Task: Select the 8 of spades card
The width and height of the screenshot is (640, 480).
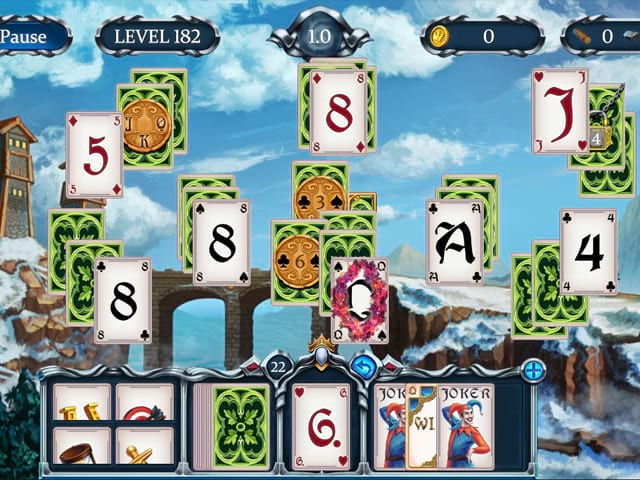Action: (221, 242)
